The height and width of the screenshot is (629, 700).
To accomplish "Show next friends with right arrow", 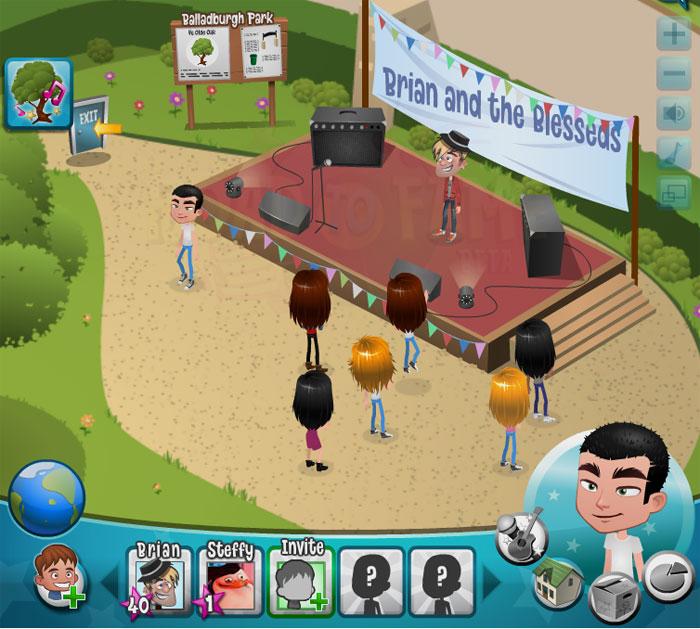I will coord(492,579).
